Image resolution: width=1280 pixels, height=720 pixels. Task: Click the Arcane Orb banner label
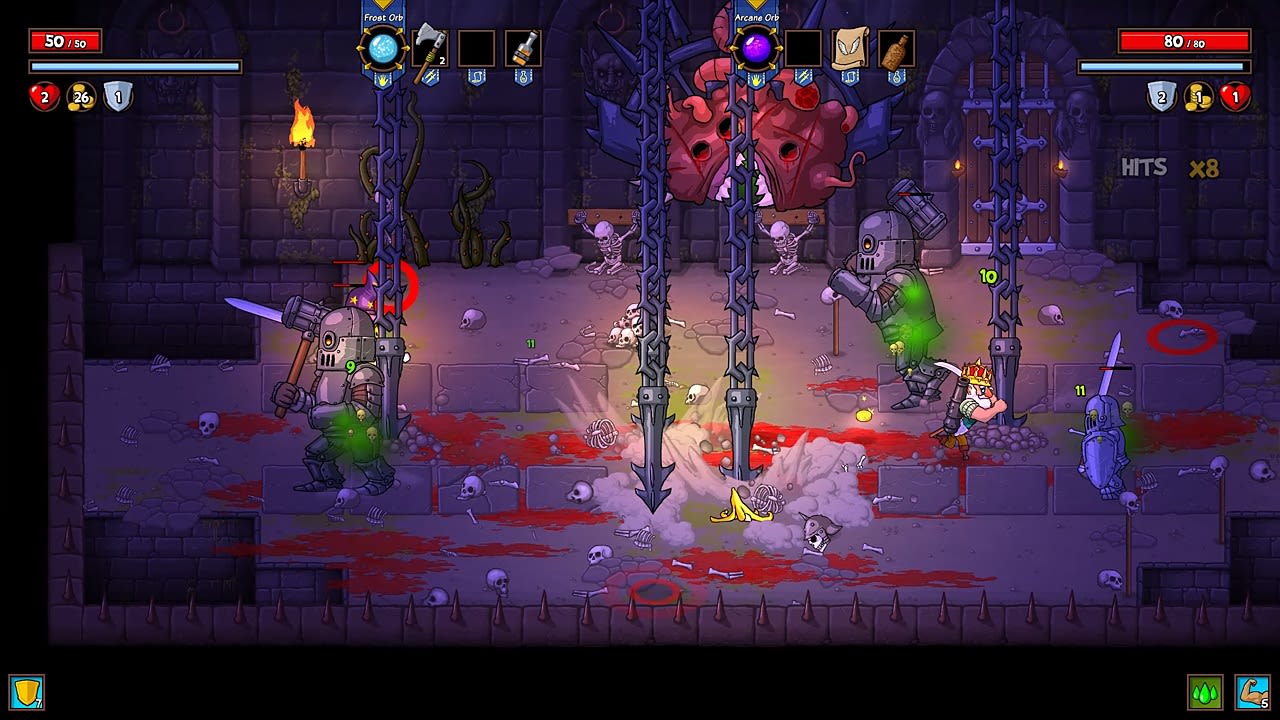(x=755, y=17)
